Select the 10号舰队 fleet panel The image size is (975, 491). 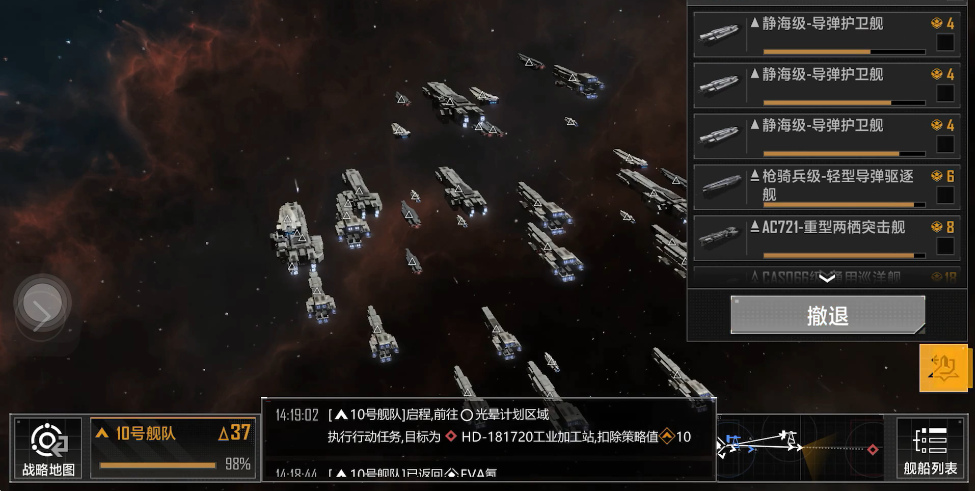(173, 447)
